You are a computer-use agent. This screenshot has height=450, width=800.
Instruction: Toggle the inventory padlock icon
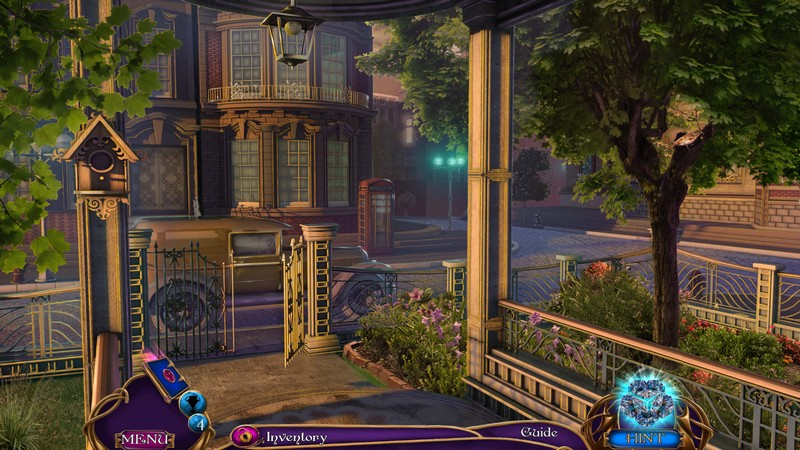pos(244,436)
